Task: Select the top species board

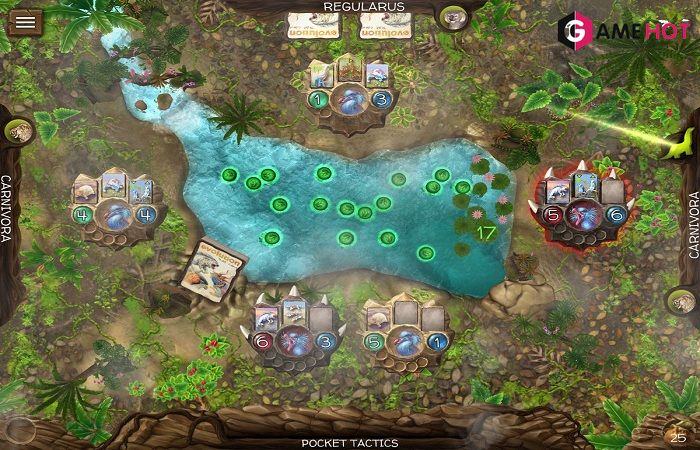Action: coord(349,95)
